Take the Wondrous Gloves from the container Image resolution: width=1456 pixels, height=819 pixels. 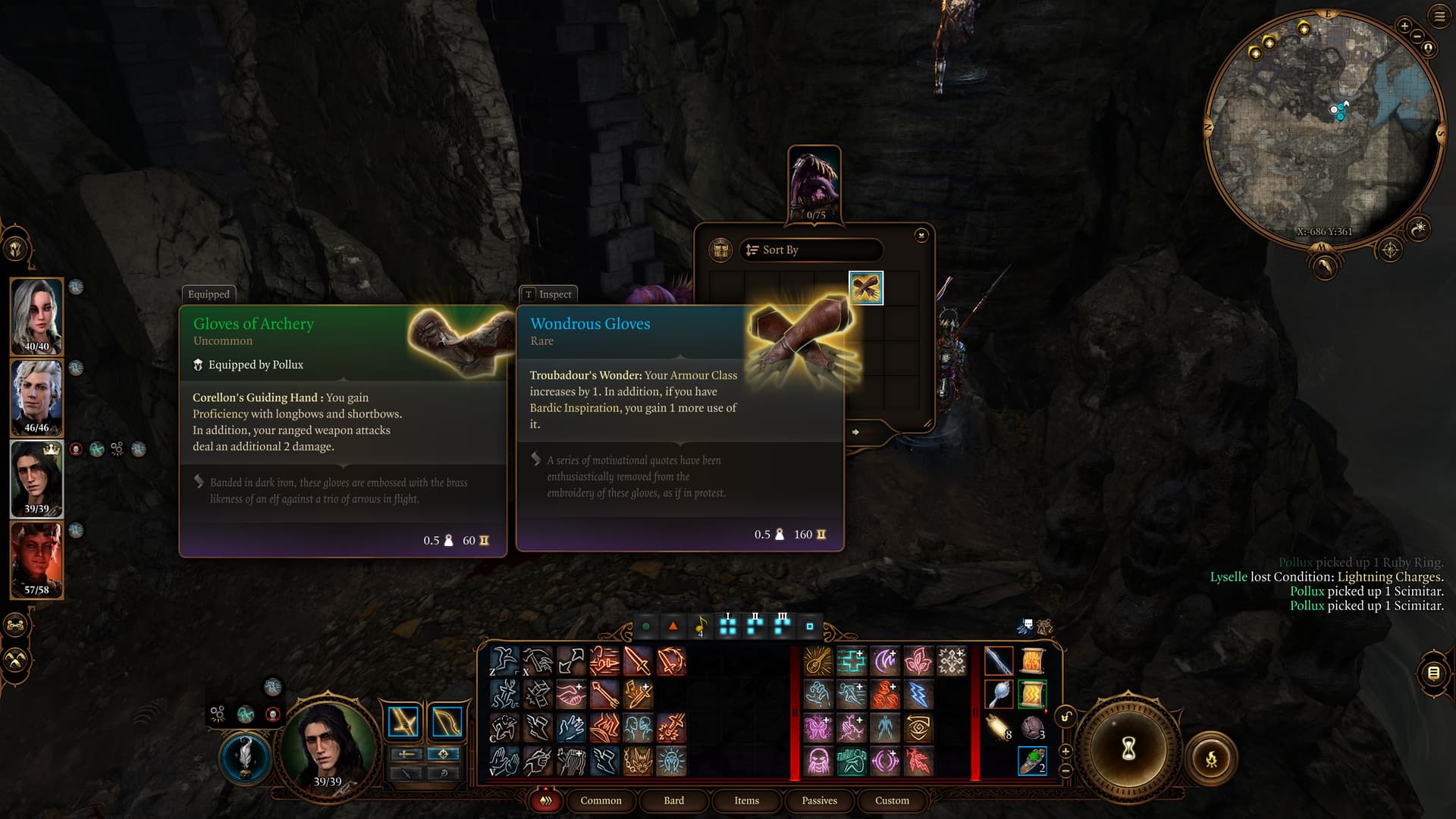click(866, 288)
